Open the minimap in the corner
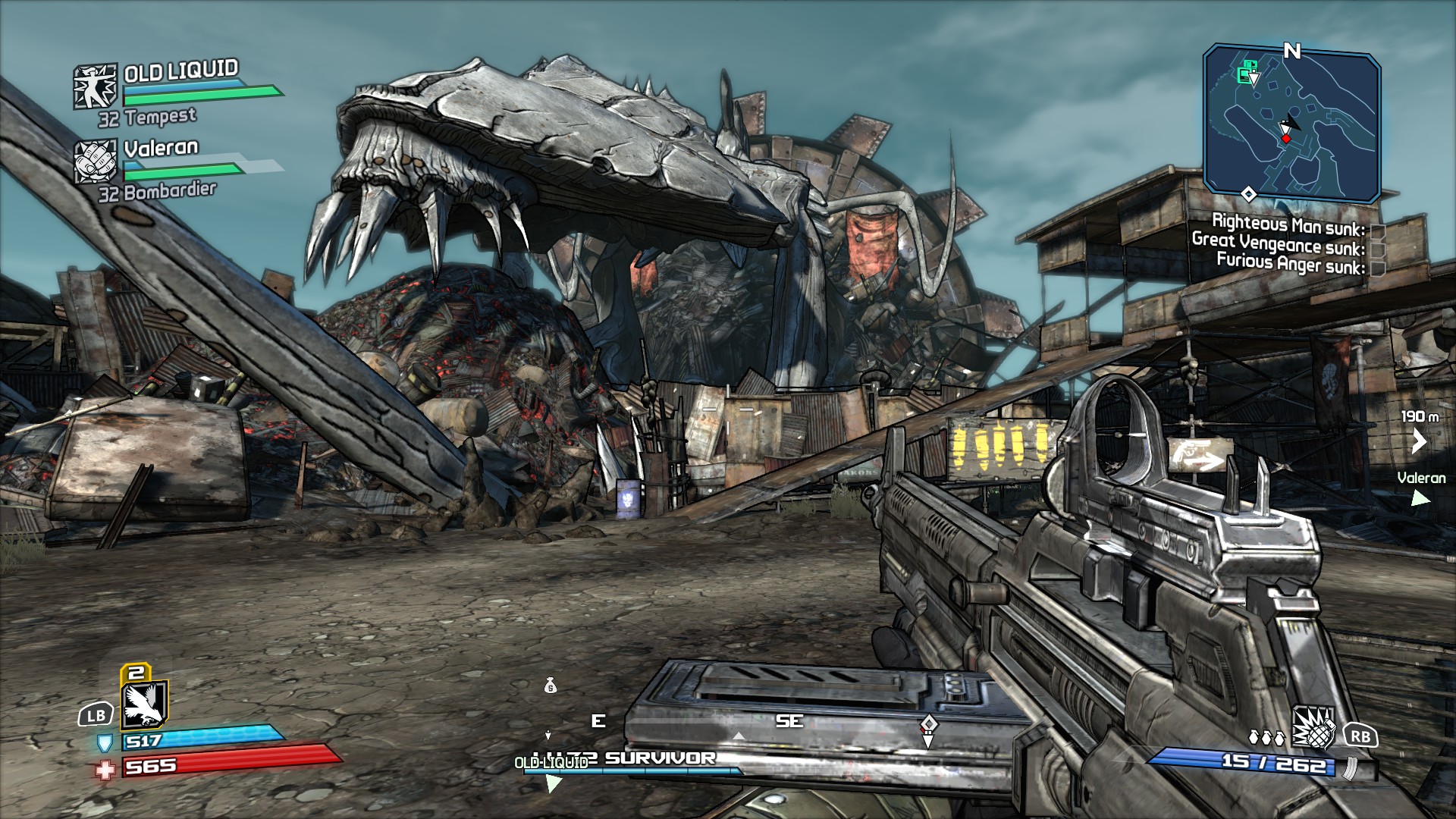 pyautogui.click(x=1291, y=124)
